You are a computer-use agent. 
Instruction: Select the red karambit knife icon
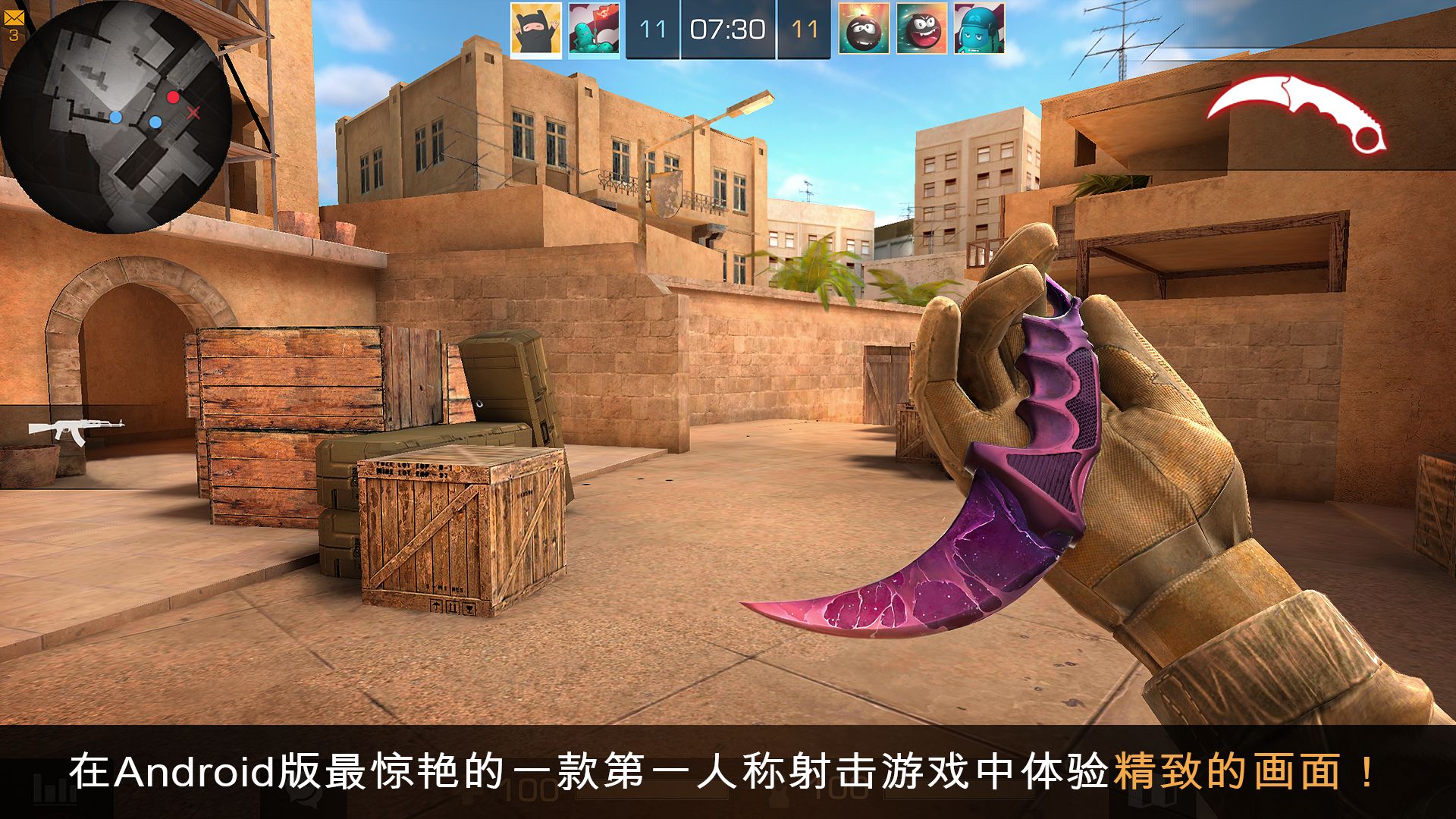pos(1297,114)
